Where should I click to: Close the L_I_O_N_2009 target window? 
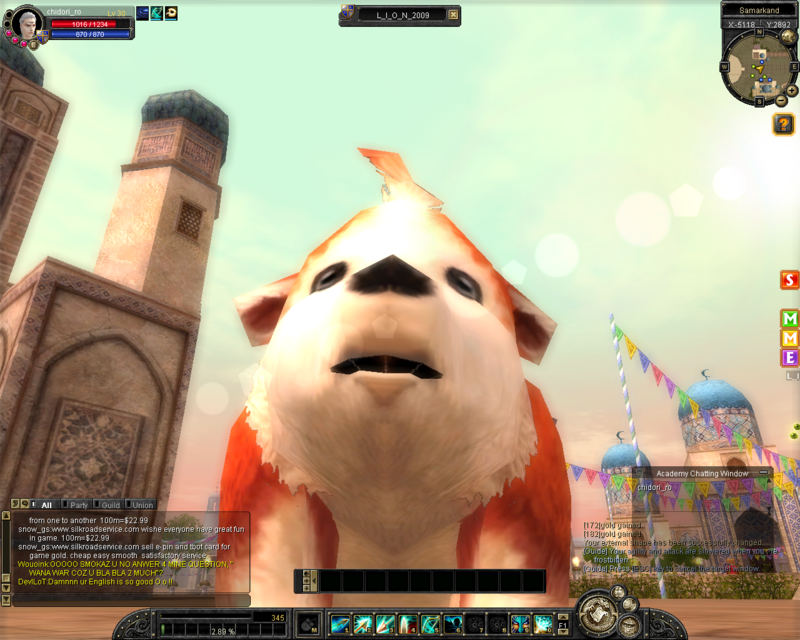click(x=452, y=14)
